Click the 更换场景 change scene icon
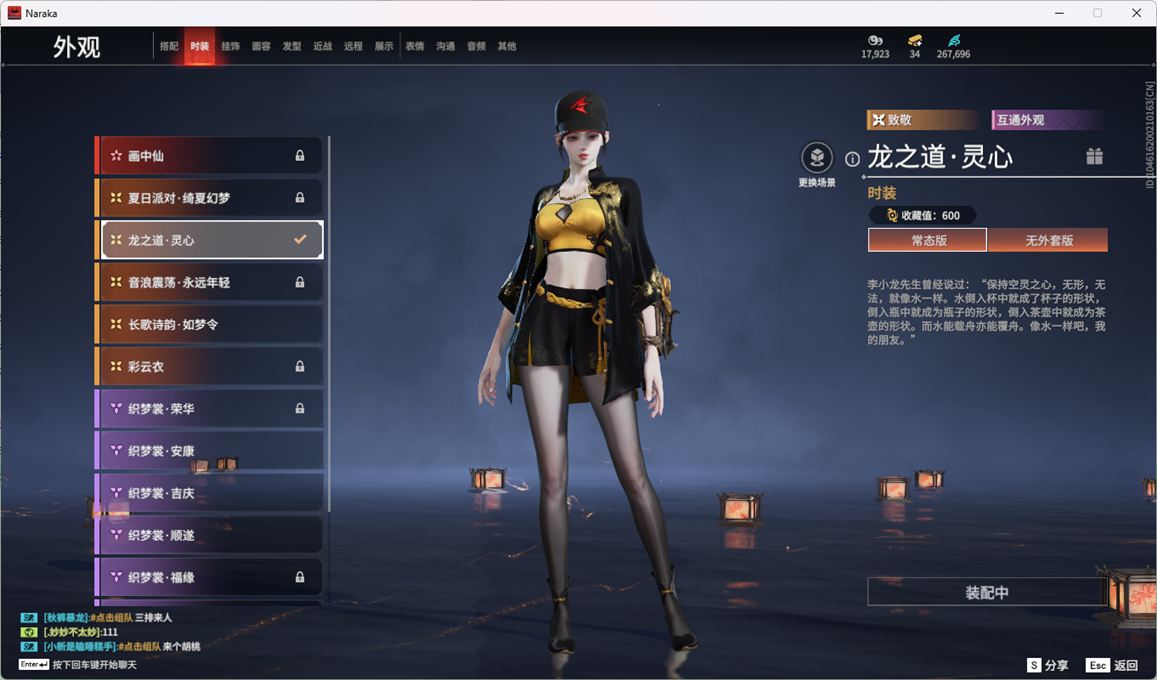 coord(817,158)
